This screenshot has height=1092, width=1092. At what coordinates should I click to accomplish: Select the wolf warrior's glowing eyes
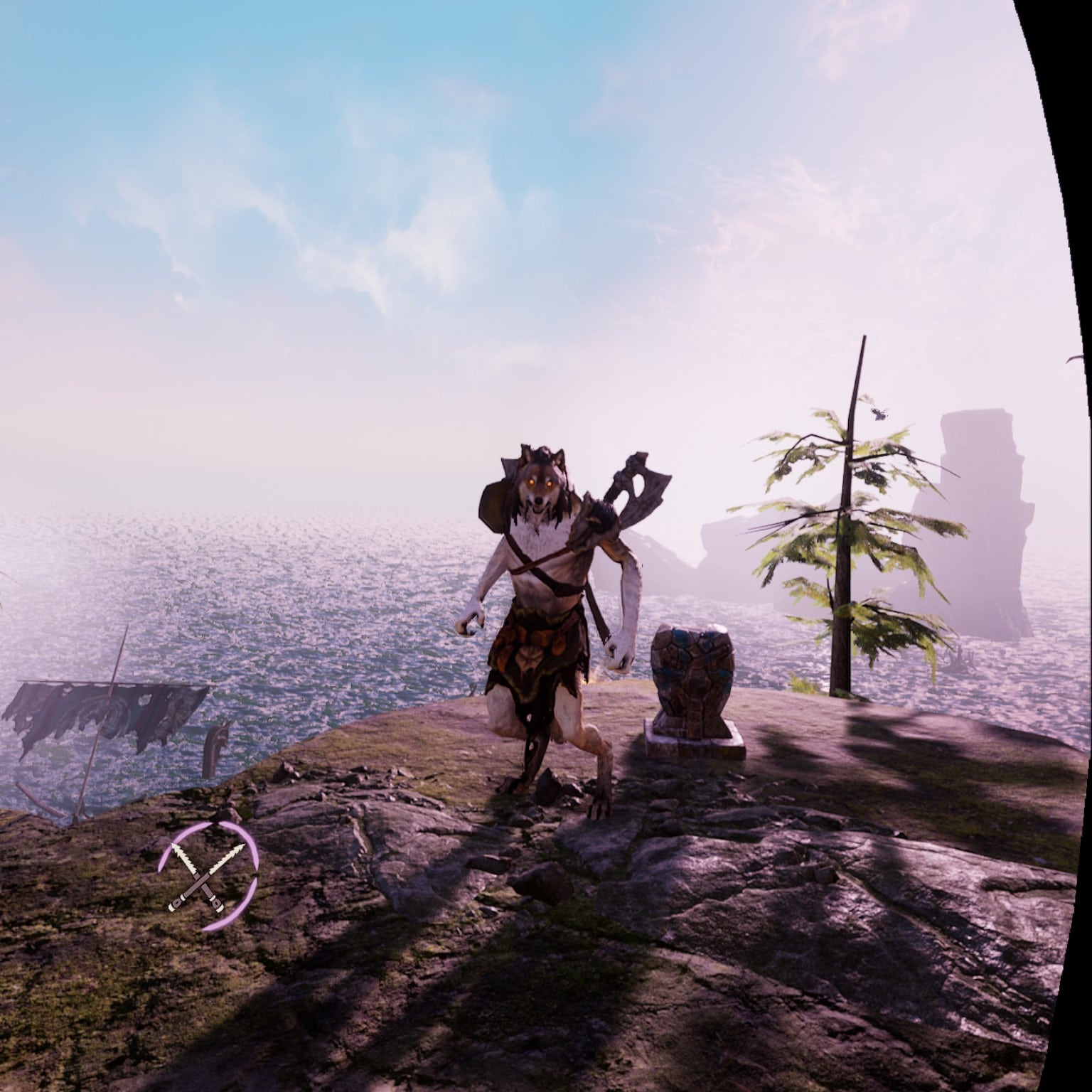click(x=540, y=482)
